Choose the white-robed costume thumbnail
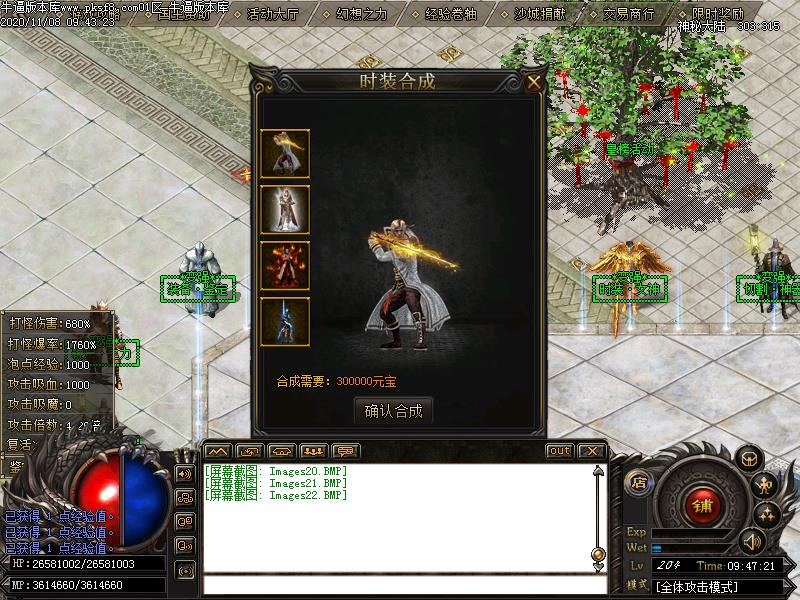Image resolution: width=800 pixels, height=600 pixels. pos(285,209)
